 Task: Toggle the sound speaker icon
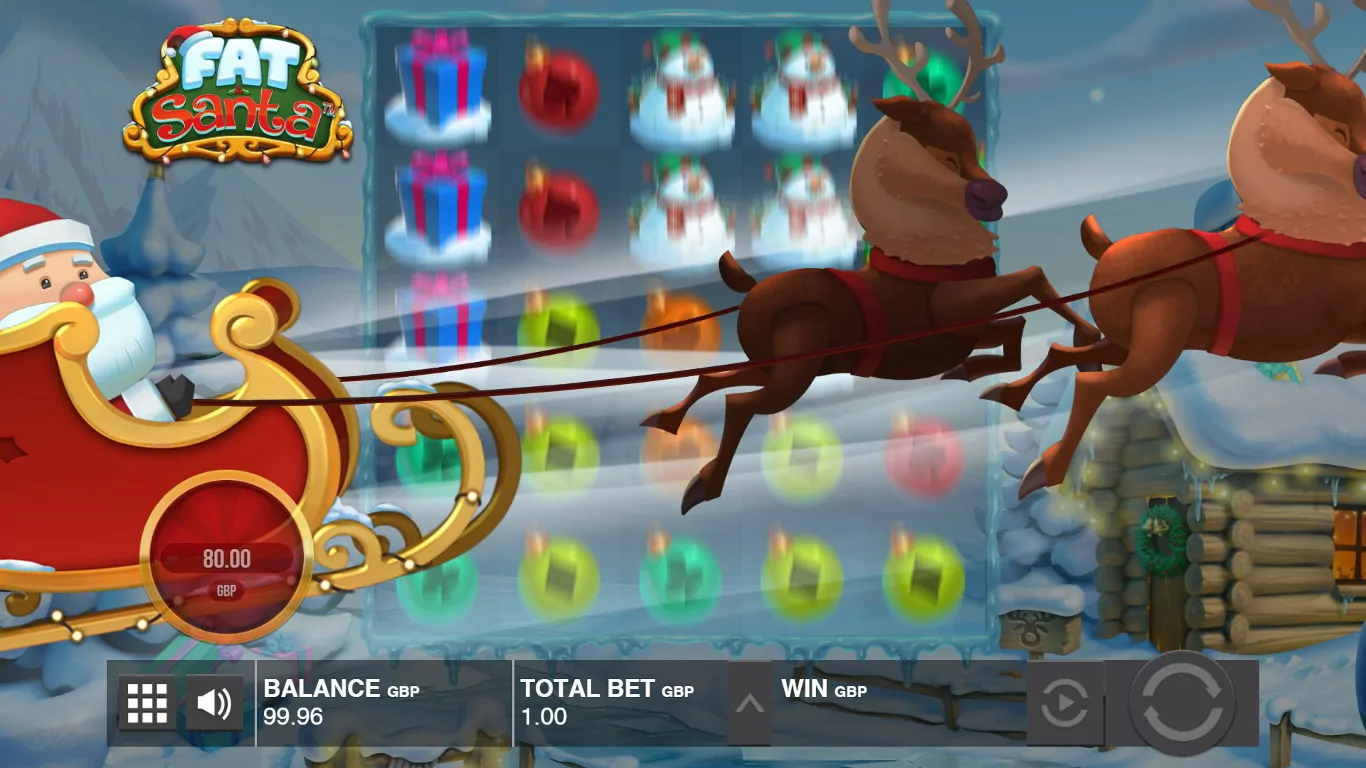pos(214,703)
